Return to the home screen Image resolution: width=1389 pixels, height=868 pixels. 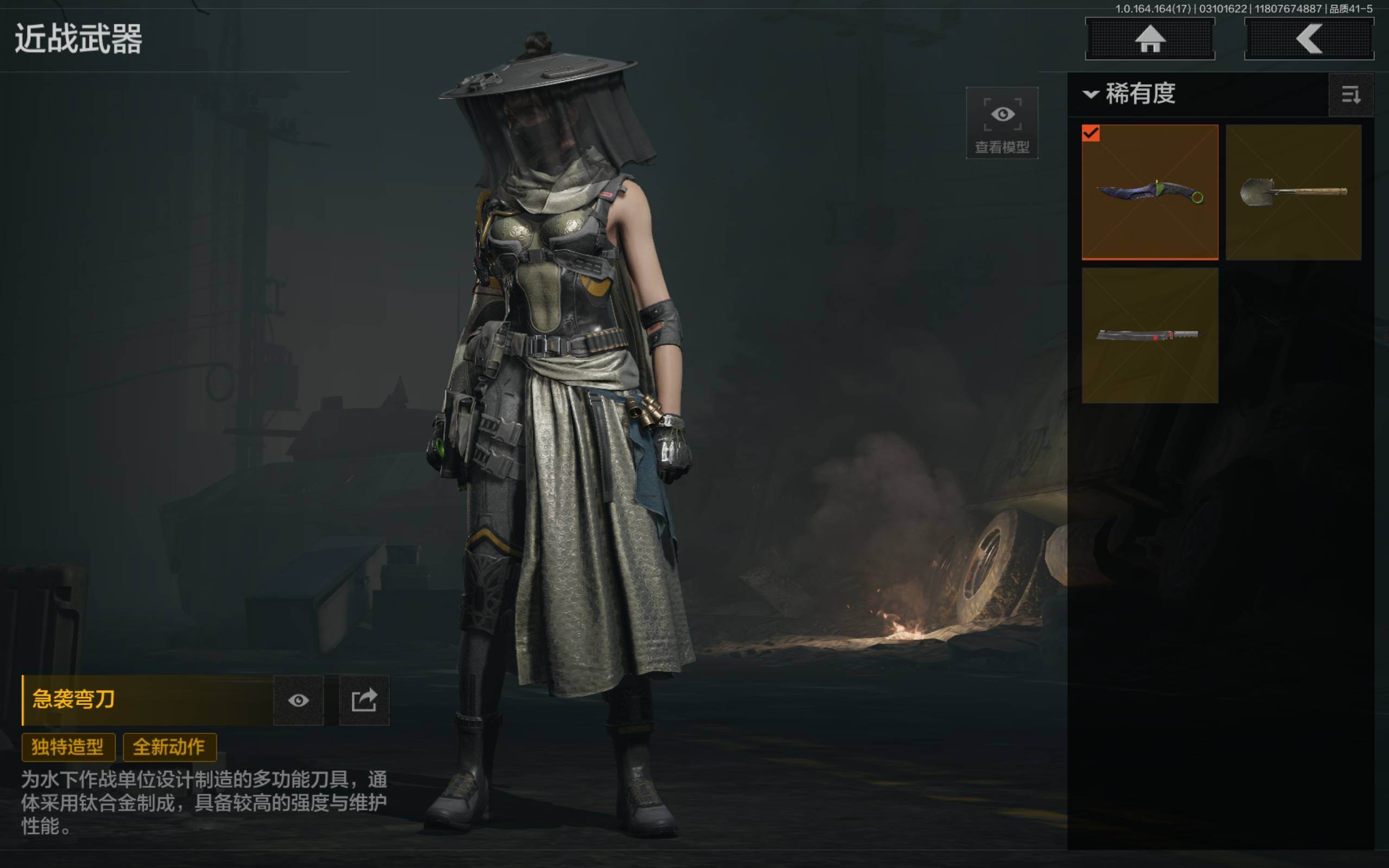coord(1150,39)
